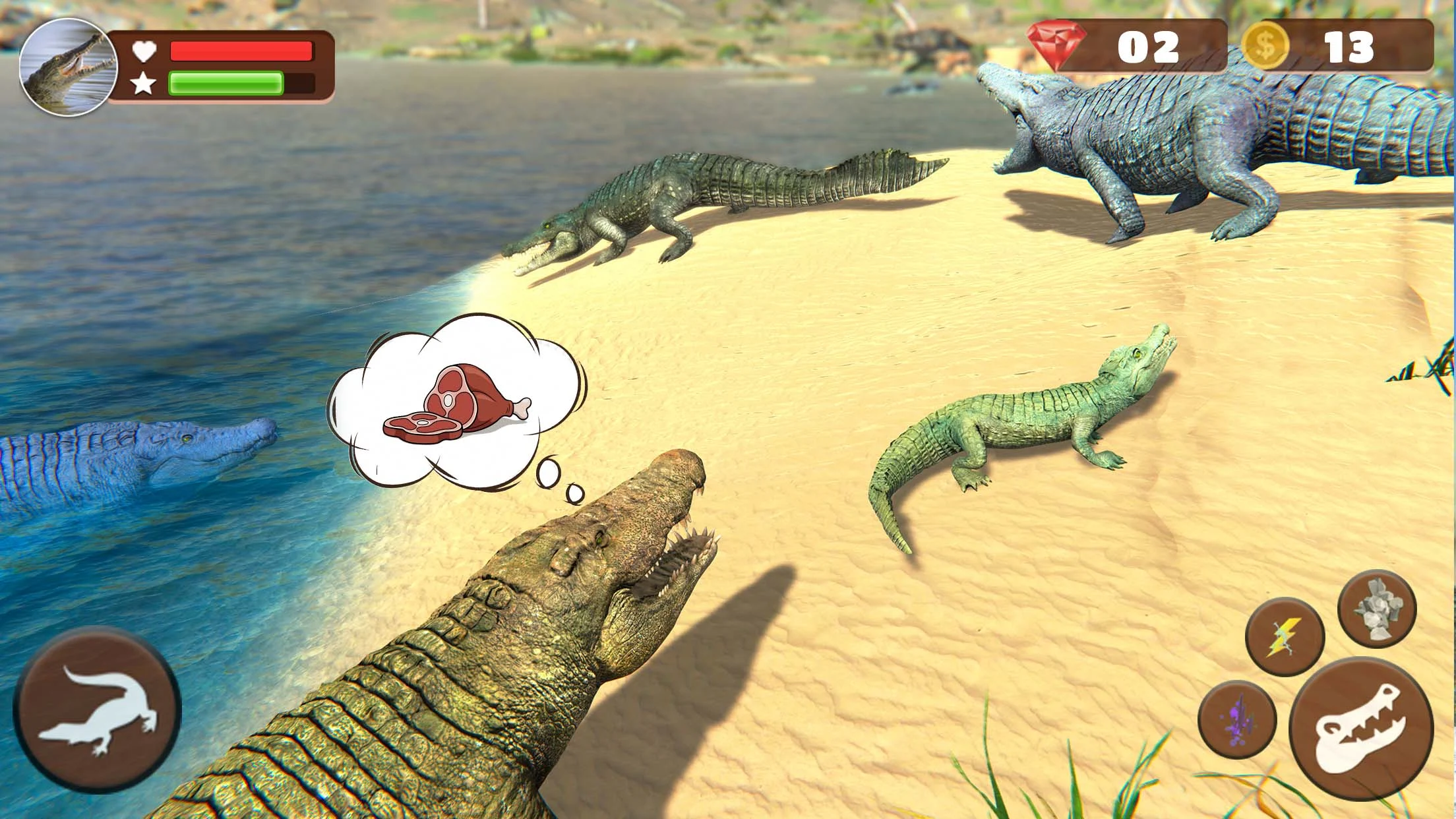The height and width of the screenshot is (819, 1456).
Task: Tap the crocodile jaw bite attack button
Action: [1360, 729]
